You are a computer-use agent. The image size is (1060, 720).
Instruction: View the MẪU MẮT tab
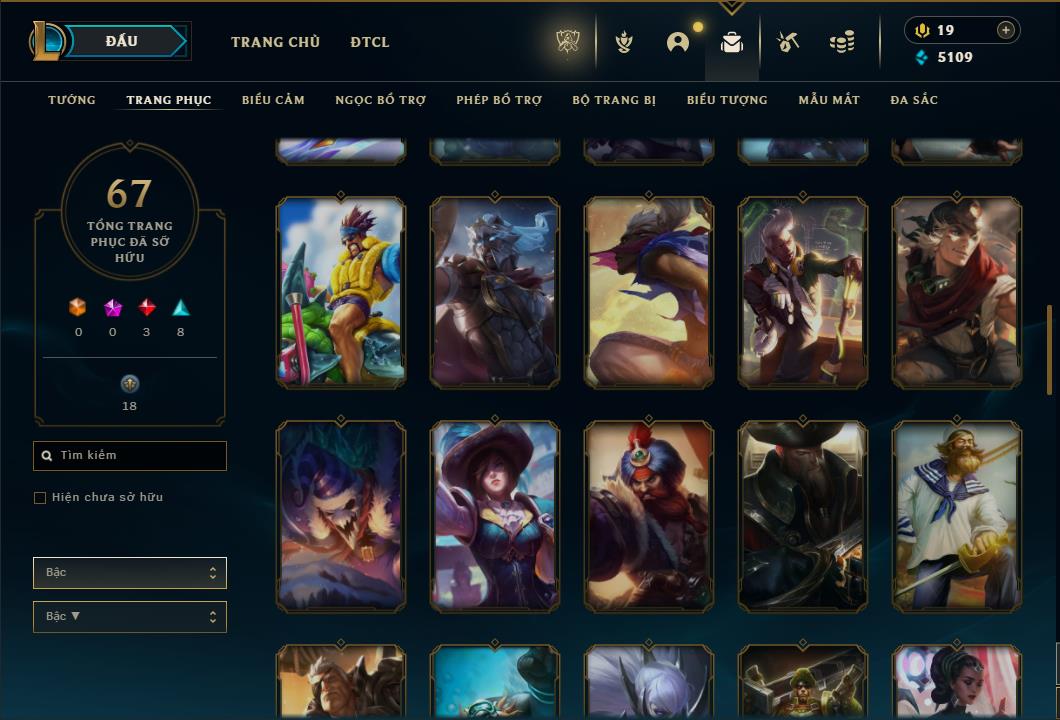(x=829, y=100)
